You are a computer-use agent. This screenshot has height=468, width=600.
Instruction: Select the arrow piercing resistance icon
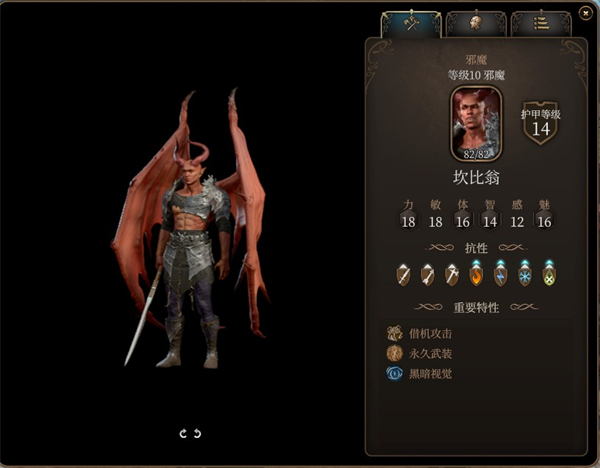pyautogui.click(x=427, y=273)
